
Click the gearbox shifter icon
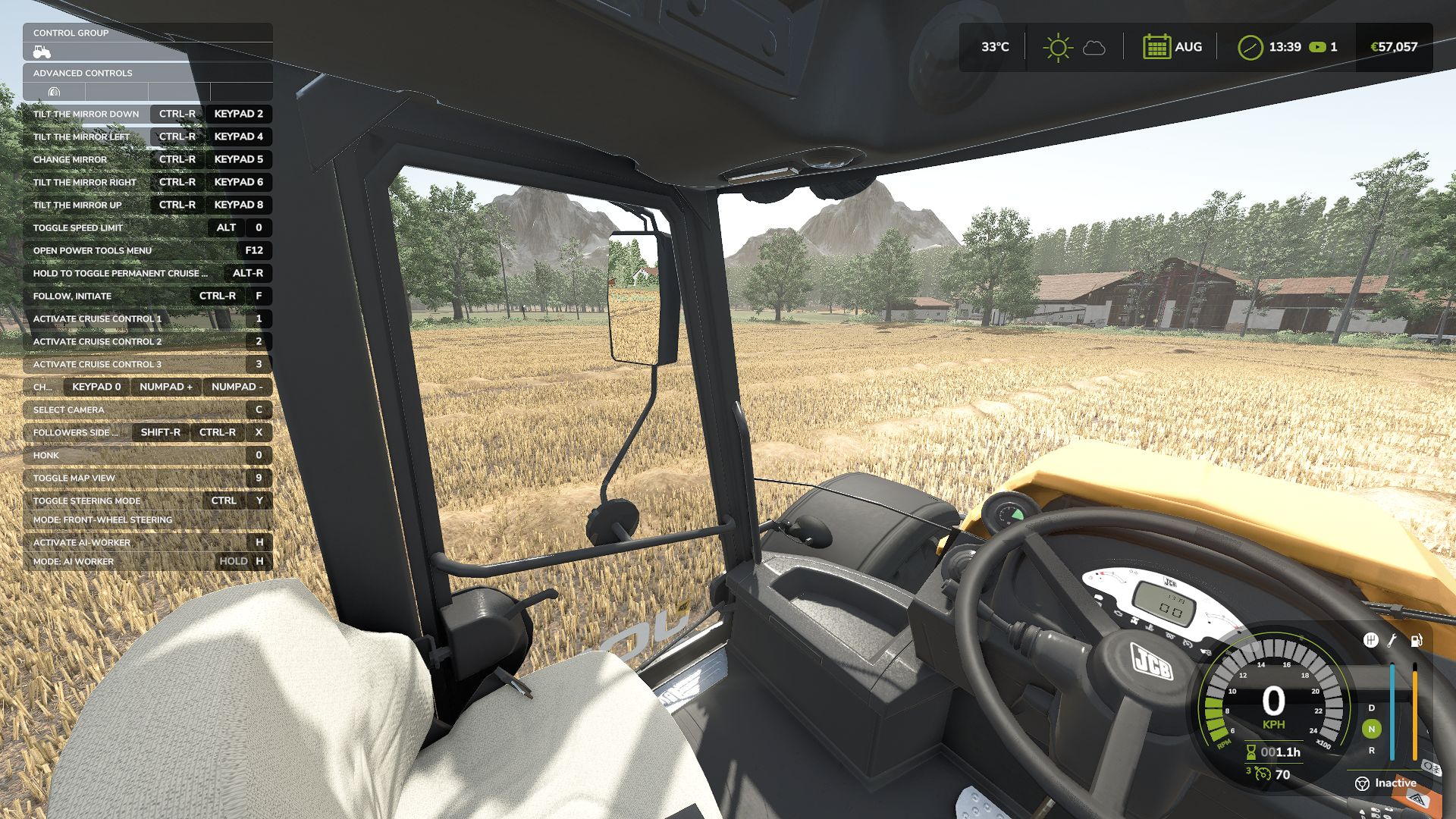(1370, 640)
